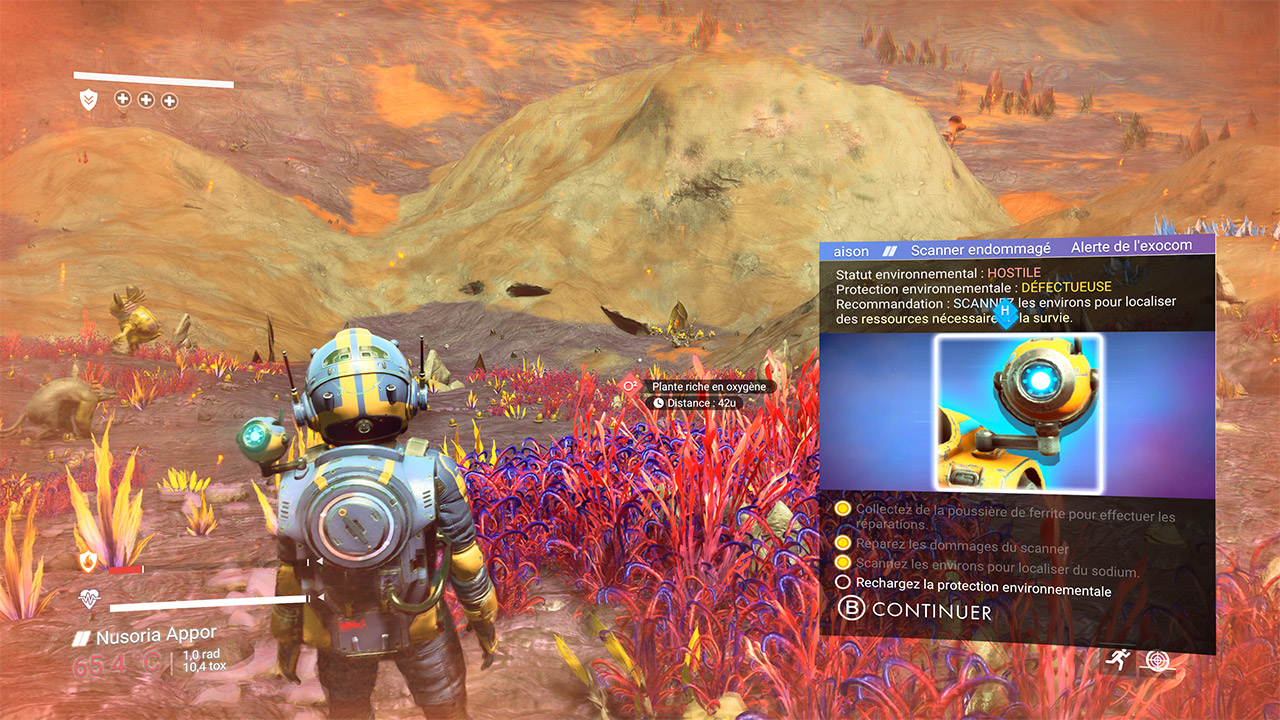Image resolution: width=1280 pixels, height=720 pixels.
Task: Open the Alerte de l'exocom tab
Action: click(x=1131, y=248)
